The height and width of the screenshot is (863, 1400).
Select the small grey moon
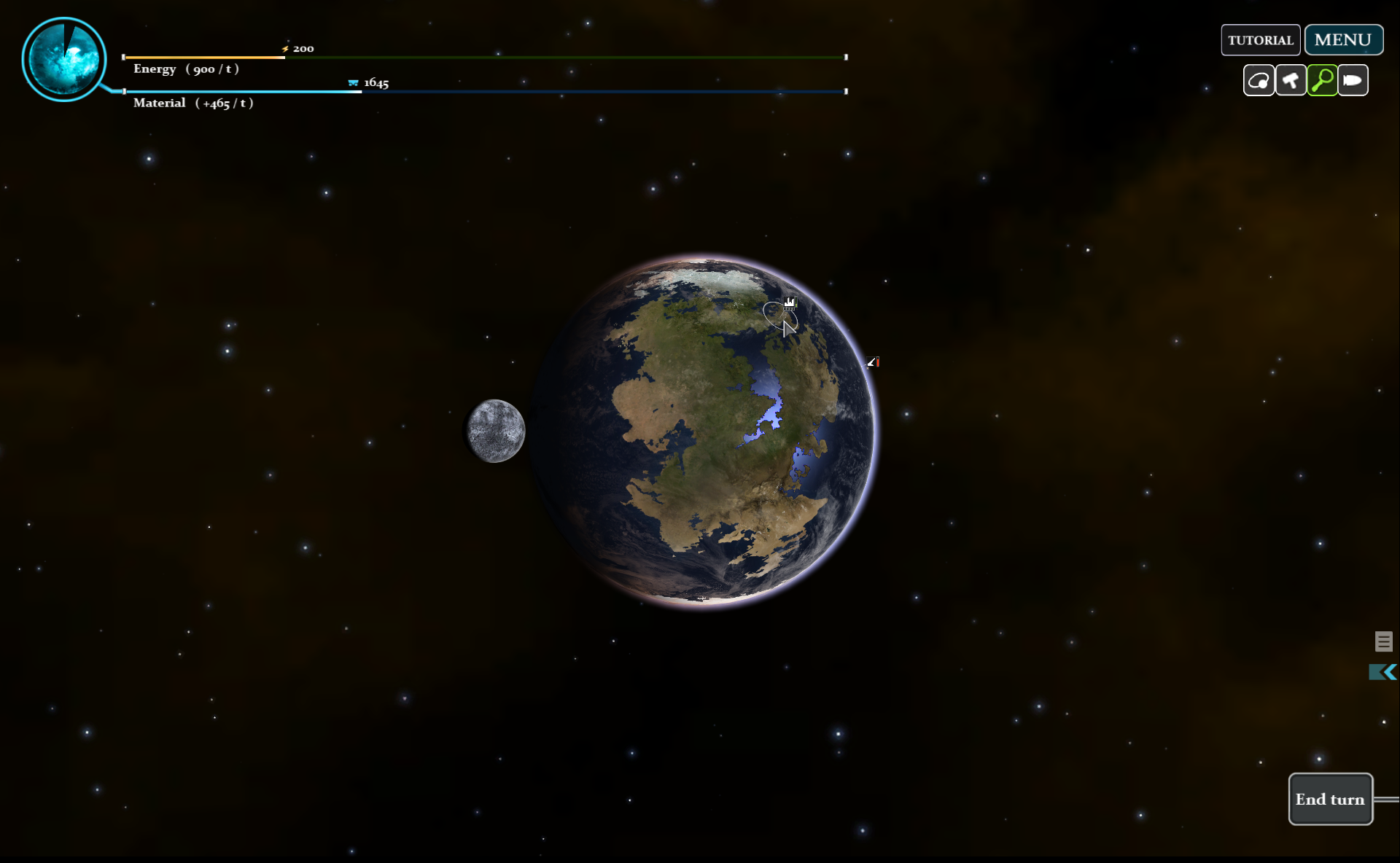(495, 430)
